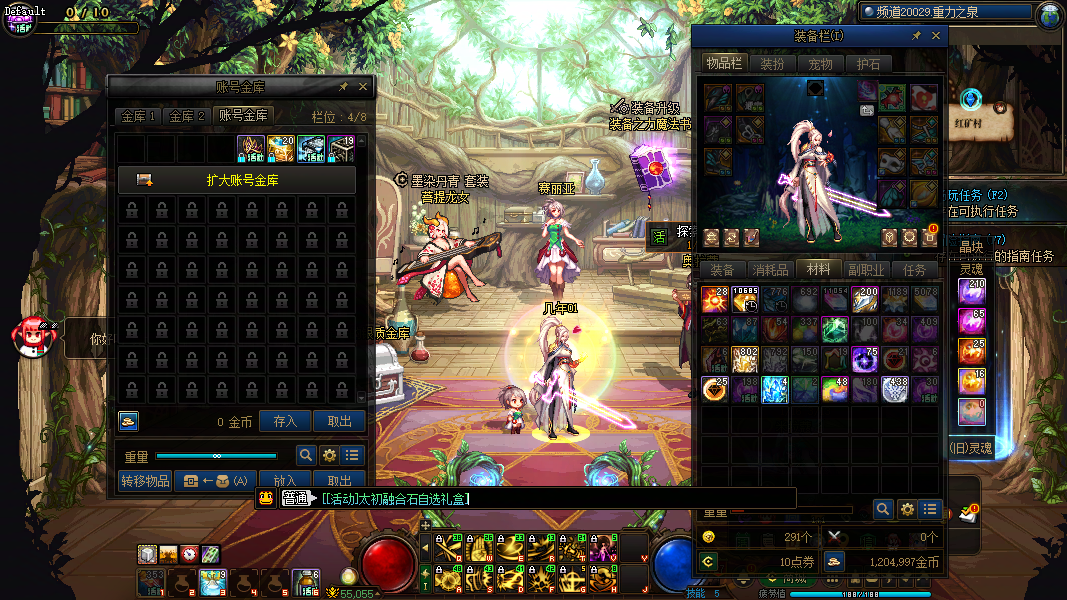1067x600 pixels.
Task: Pin the 装备栏 inventory window
Action: (916, 36)
